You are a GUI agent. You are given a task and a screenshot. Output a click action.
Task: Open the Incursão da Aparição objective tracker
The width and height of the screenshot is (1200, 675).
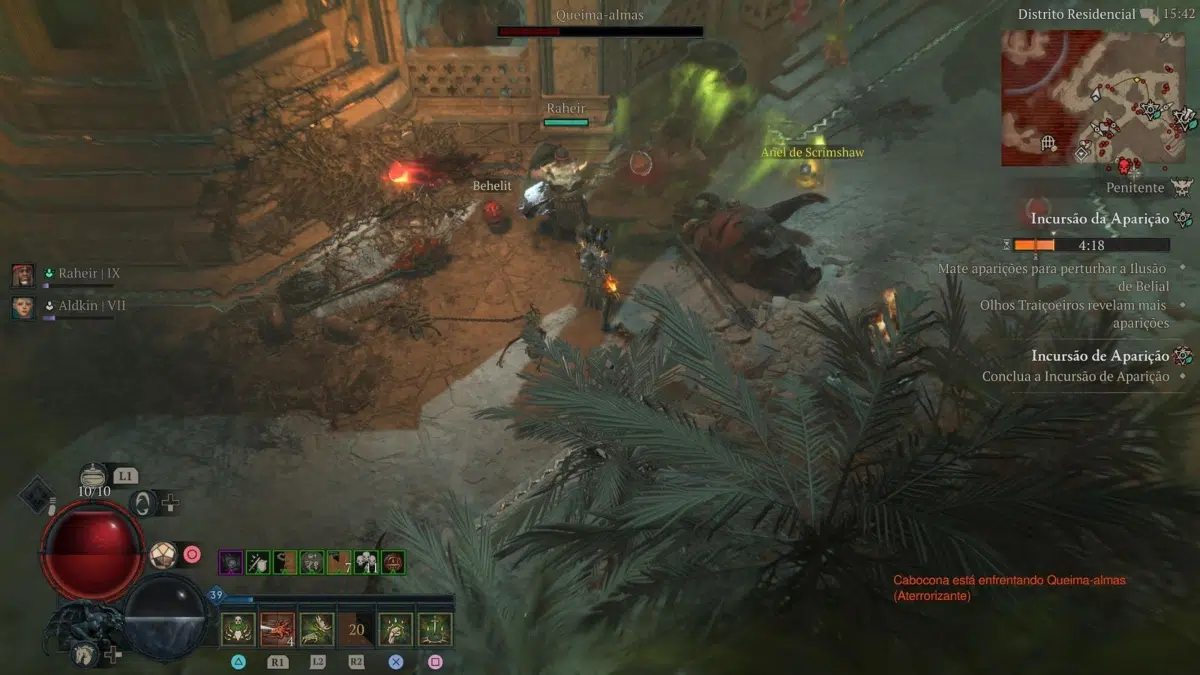(1100, 218)
